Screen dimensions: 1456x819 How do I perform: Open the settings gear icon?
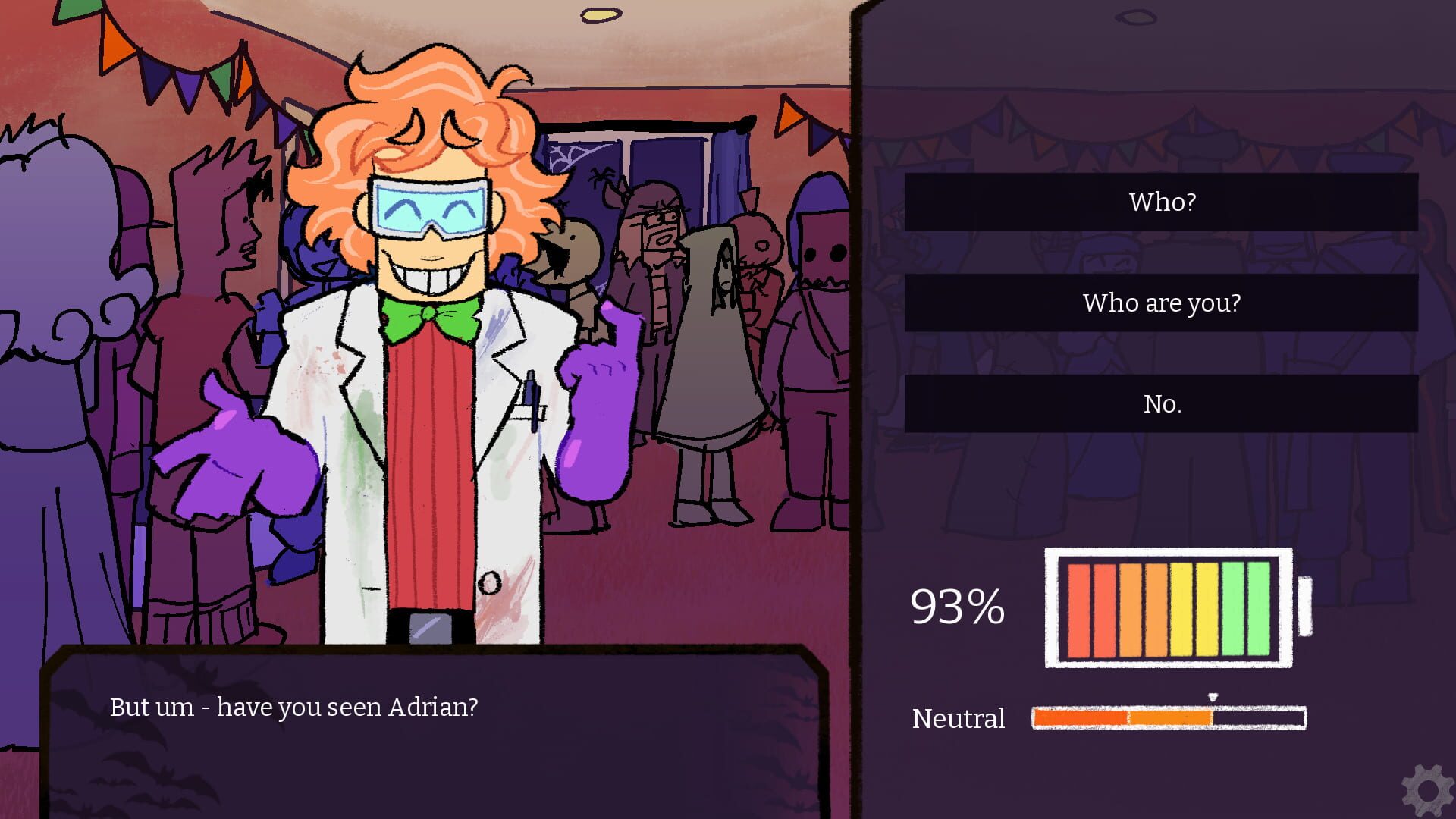1426,789
